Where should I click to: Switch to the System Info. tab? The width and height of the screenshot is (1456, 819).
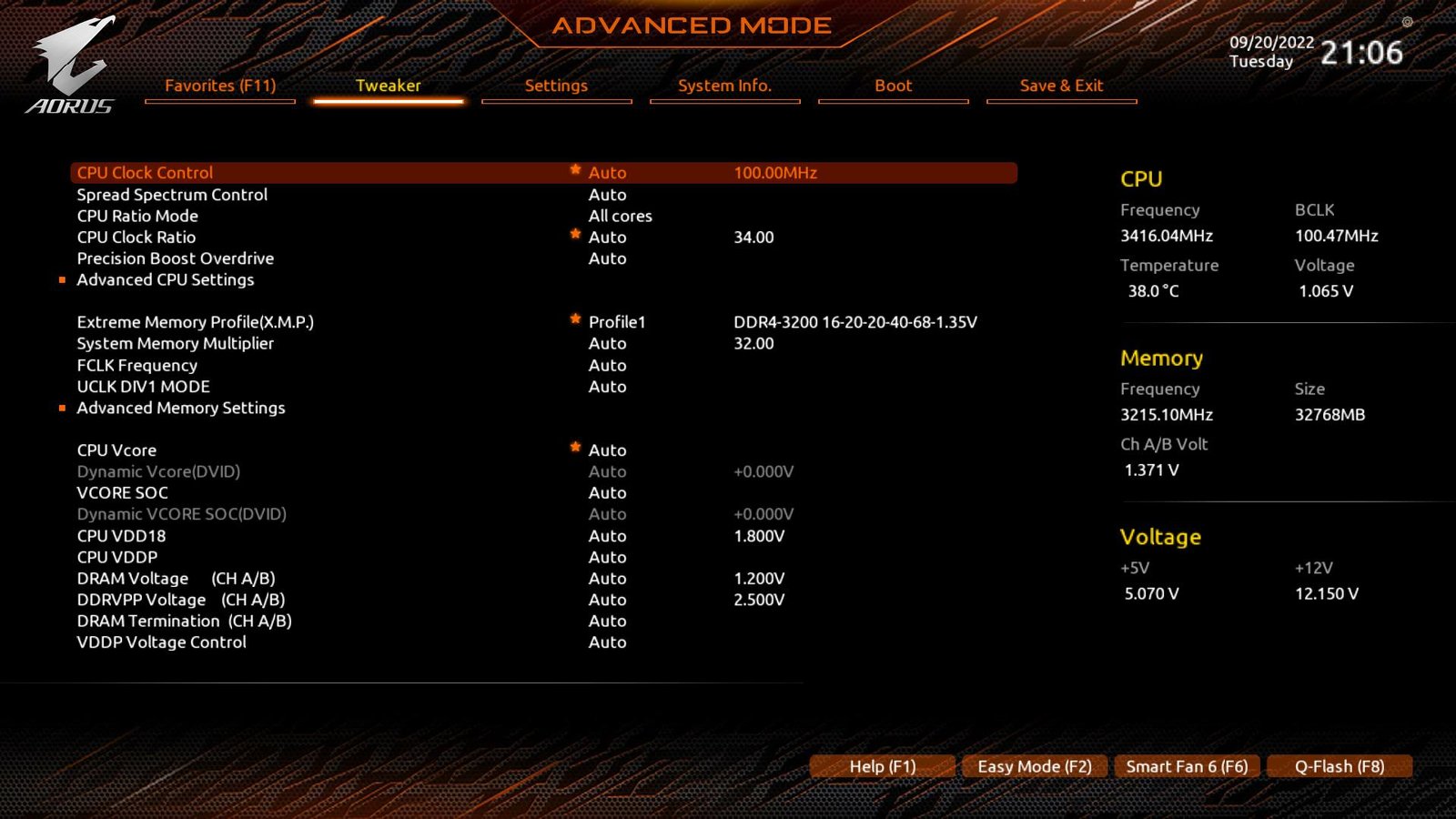coord(724,86)
